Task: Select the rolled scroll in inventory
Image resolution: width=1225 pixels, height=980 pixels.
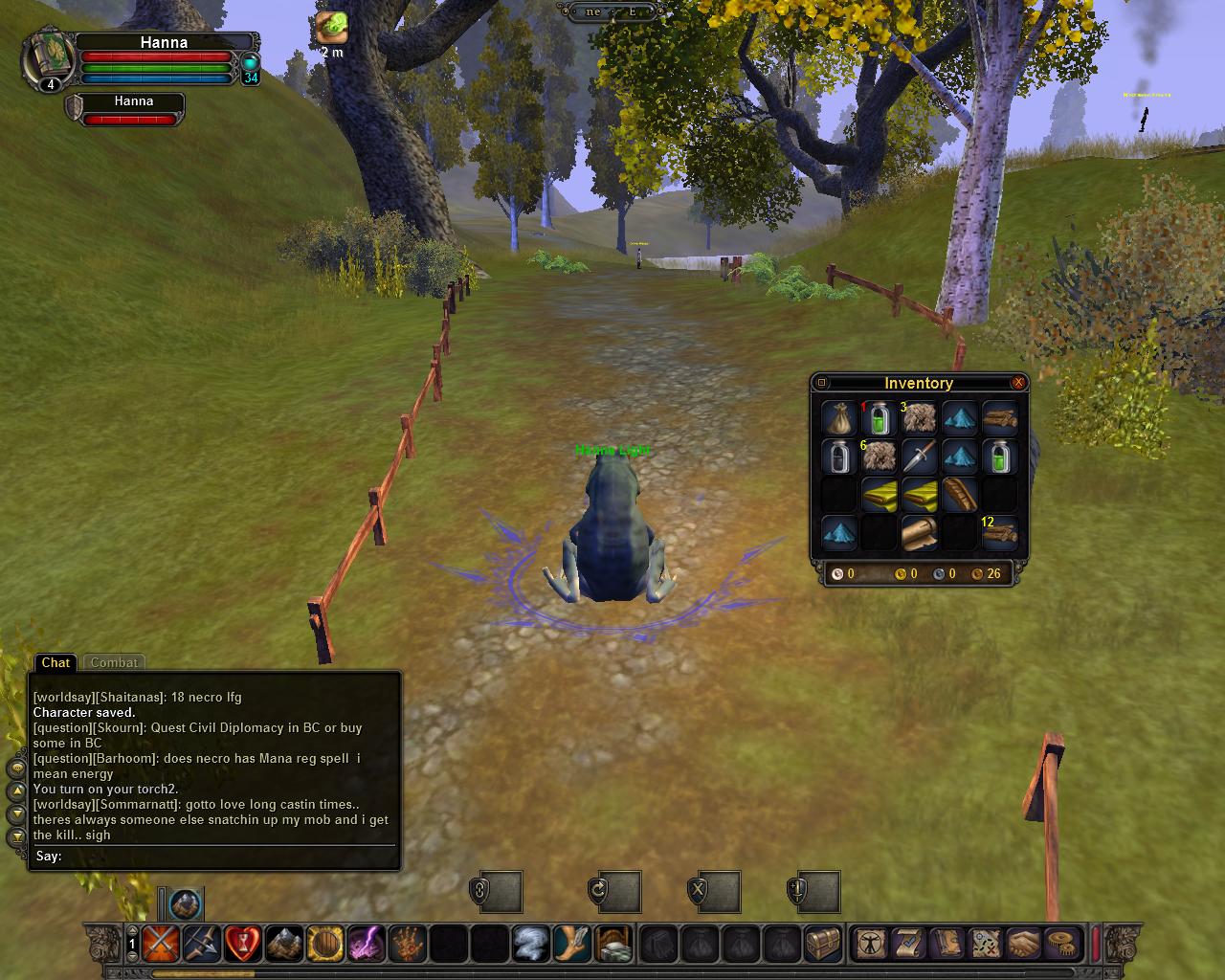Action: tap(919, 533)
